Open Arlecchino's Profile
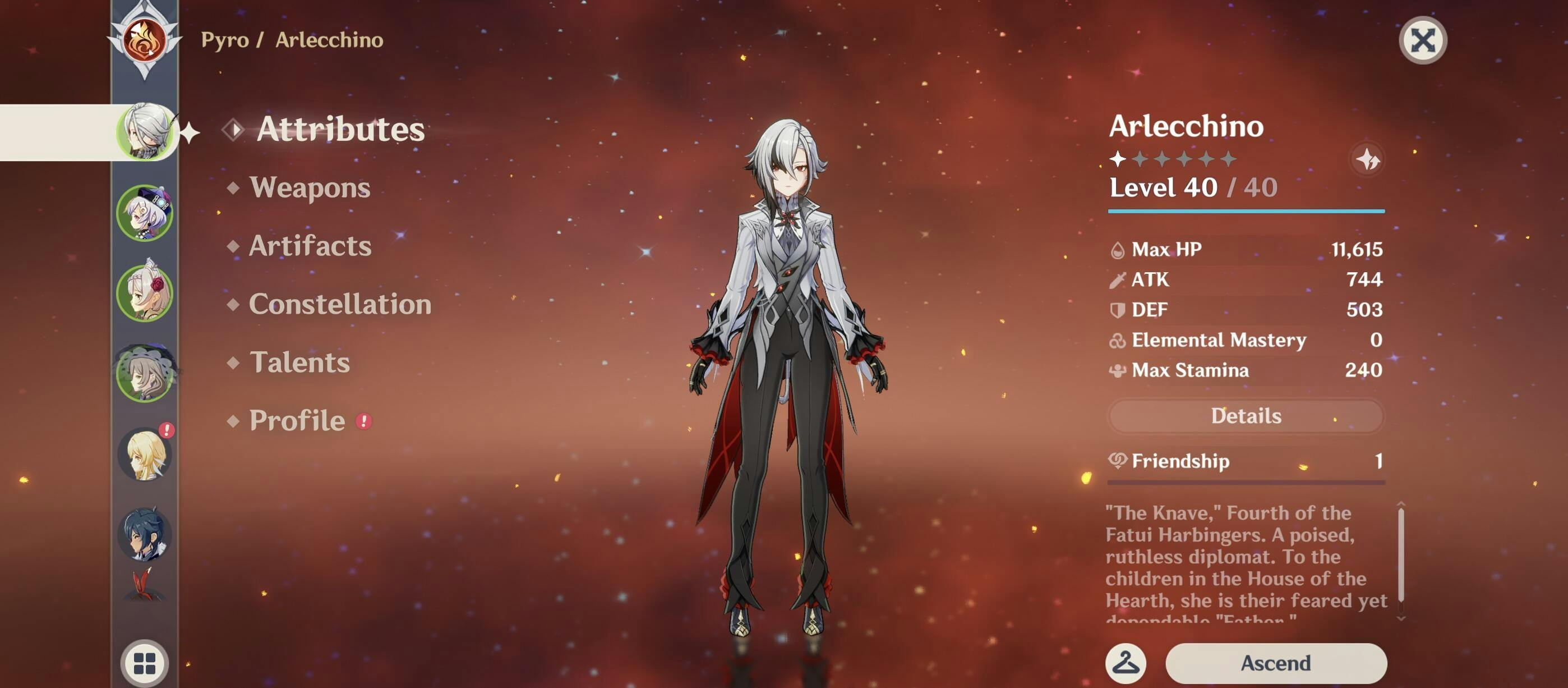Viewport: 1568px width, 688px height. pyautogui.click(x=297, y=421)
